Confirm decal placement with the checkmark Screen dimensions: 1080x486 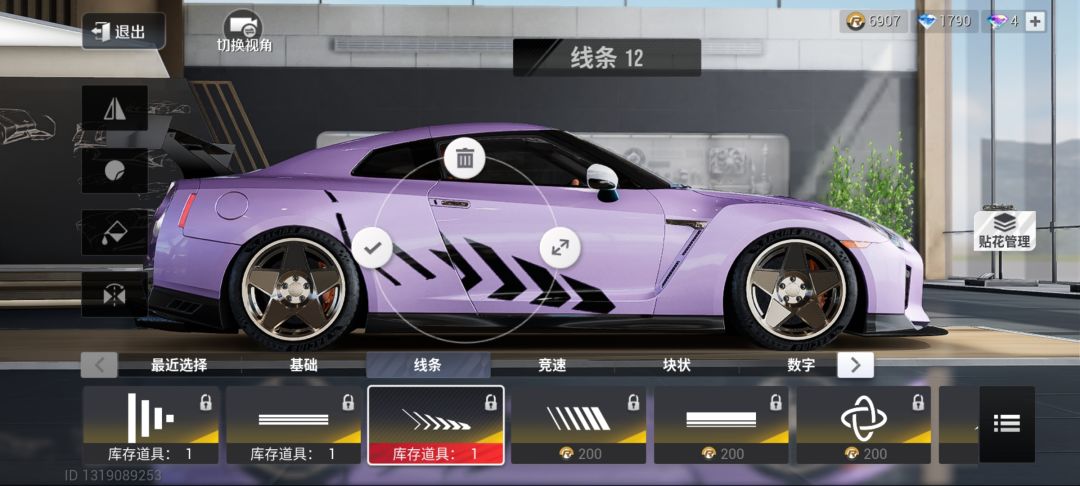[373, 246]
